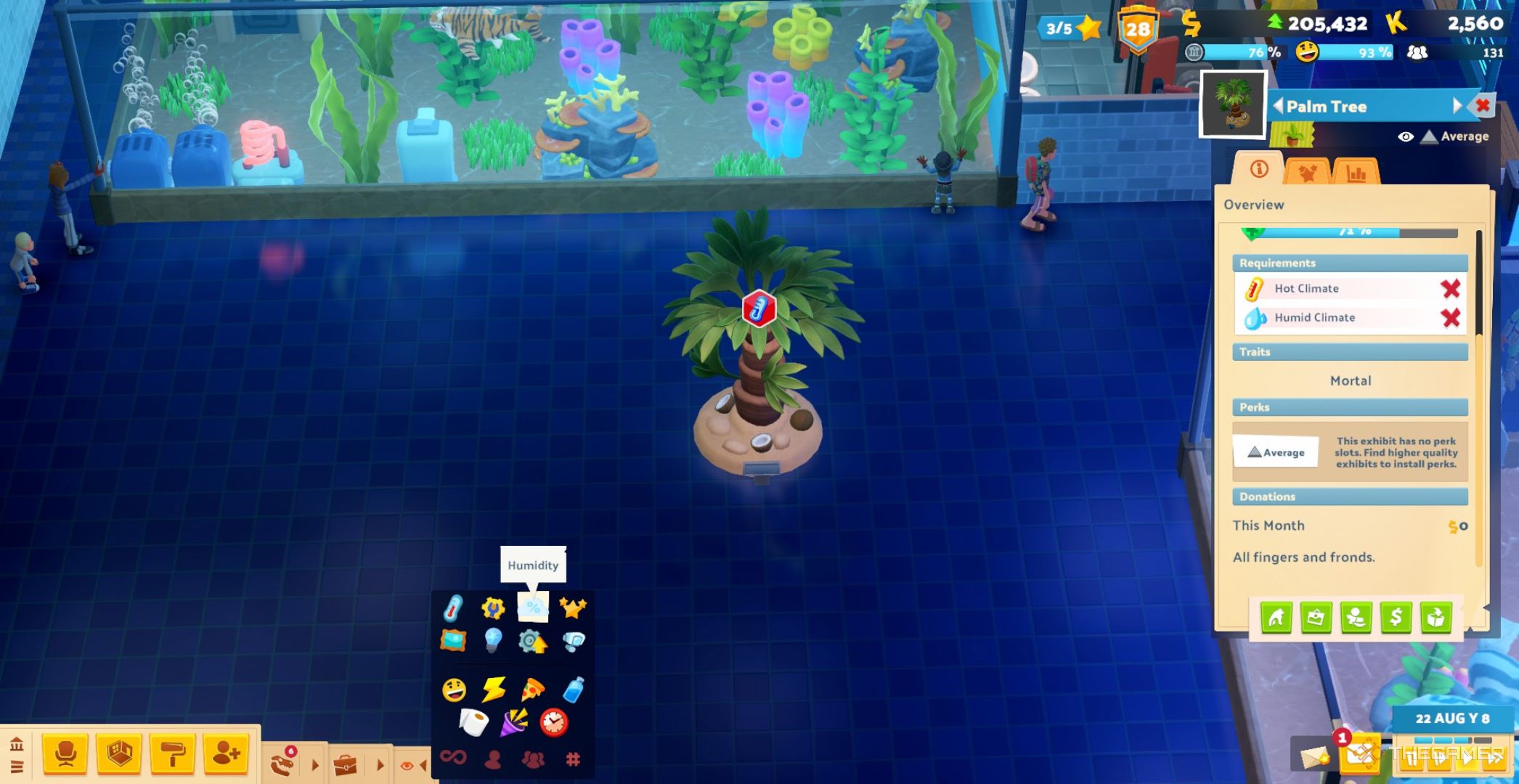Screen dimensions: 1519x784
Task: Open the star tab in the Palm Tree panel
Action: (1307, 173)
